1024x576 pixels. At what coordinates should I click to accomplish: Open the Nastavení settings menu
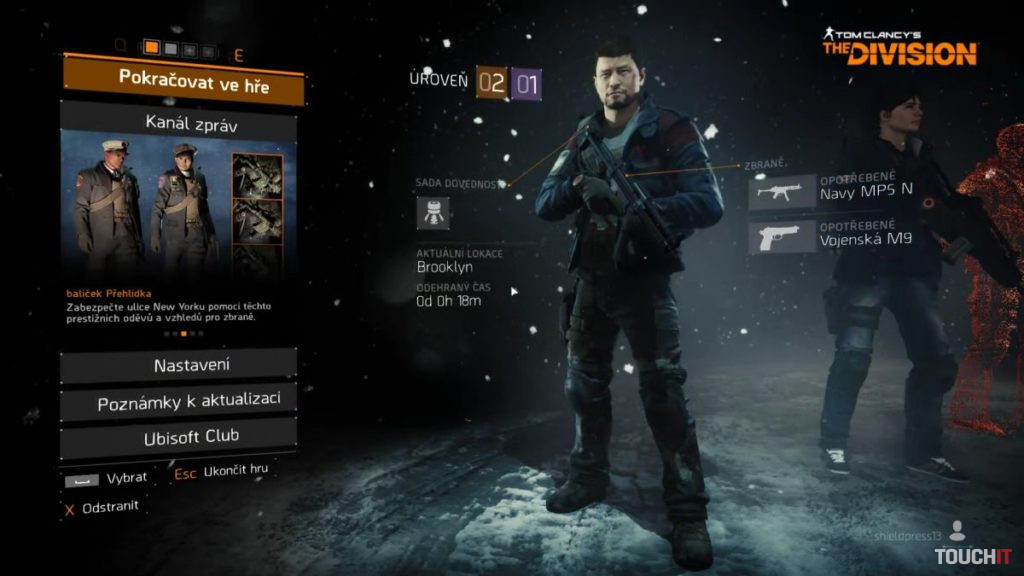(x=178, y=366)
